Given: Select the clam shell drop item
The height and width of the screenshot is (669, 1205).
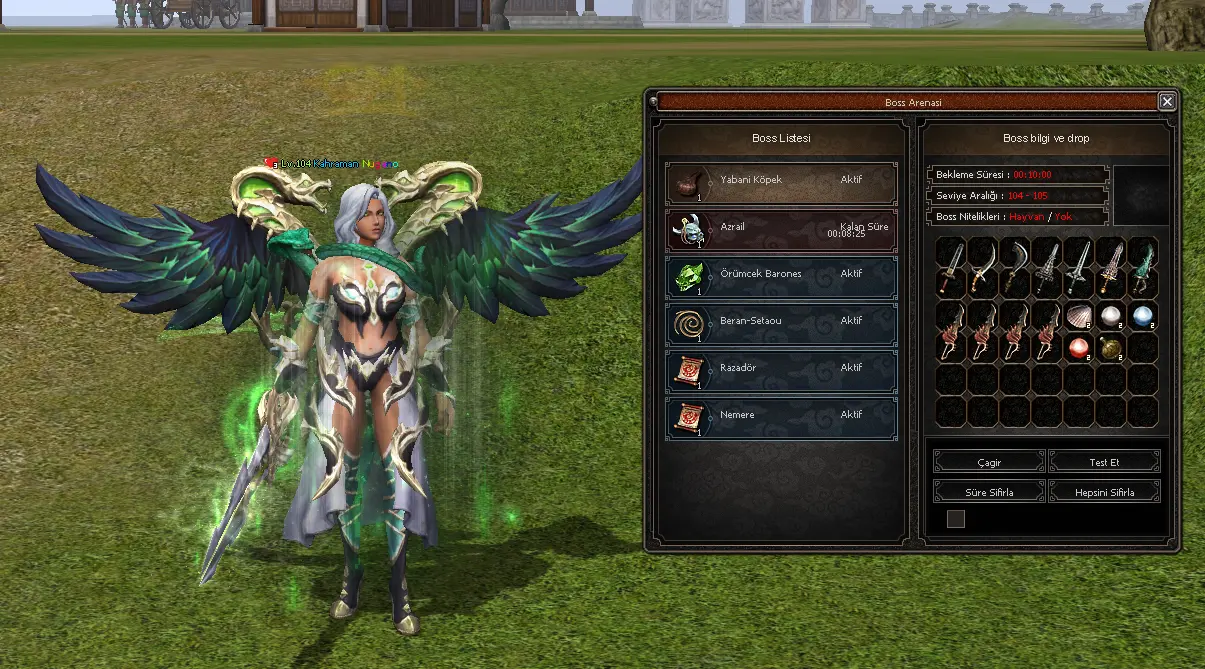Looking at the screenshot, I should [1078, 316].
